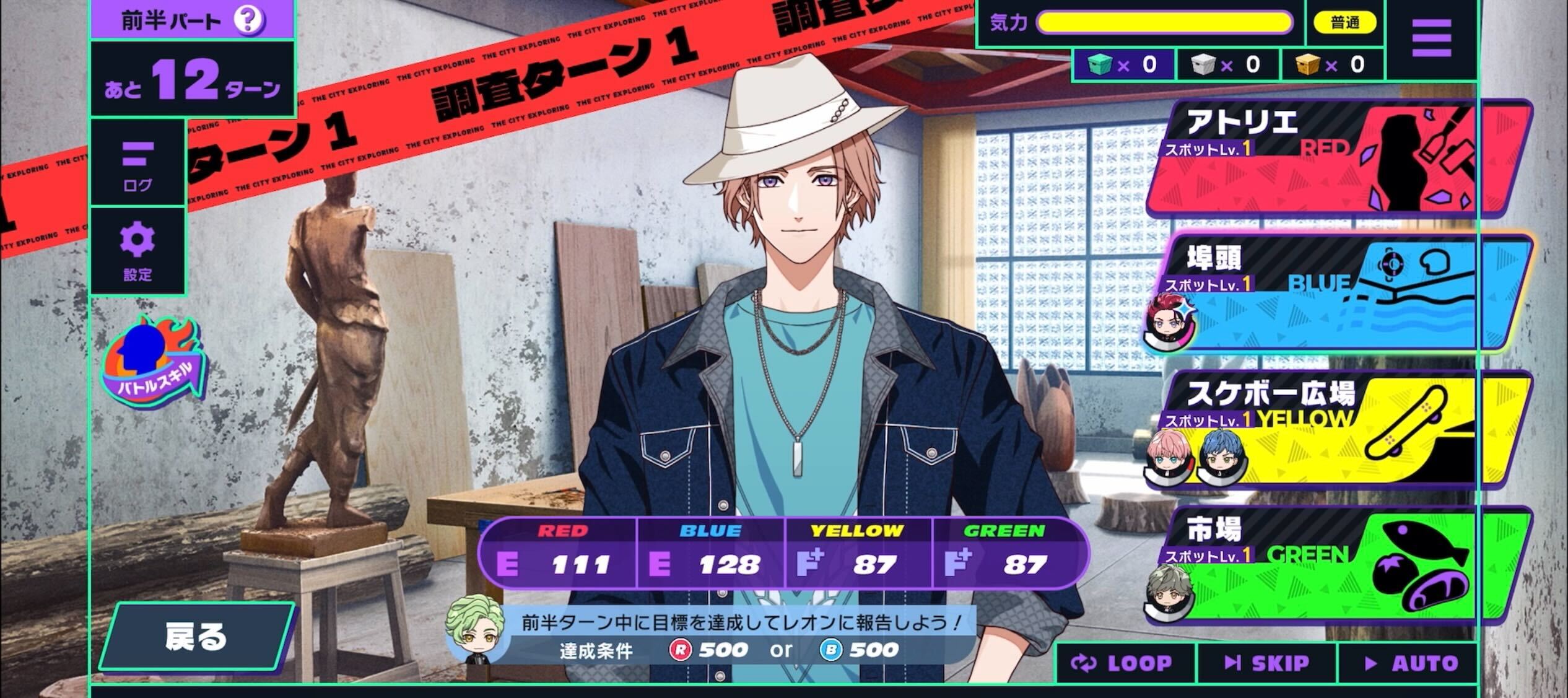Open the ログ log panel

137,164
